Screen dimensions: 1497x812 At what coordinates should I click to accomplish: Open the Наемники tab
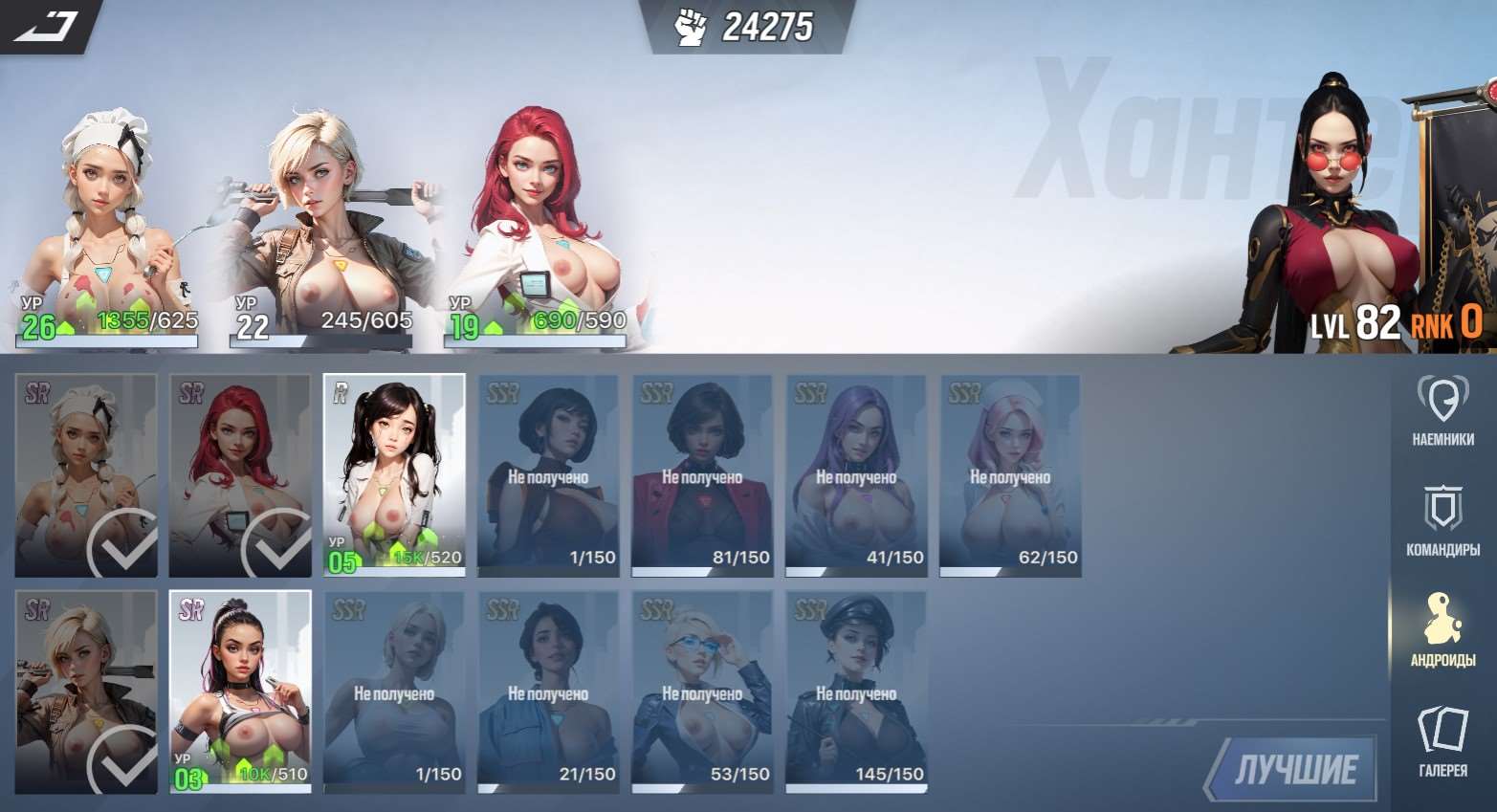[x=1442, y=410]
